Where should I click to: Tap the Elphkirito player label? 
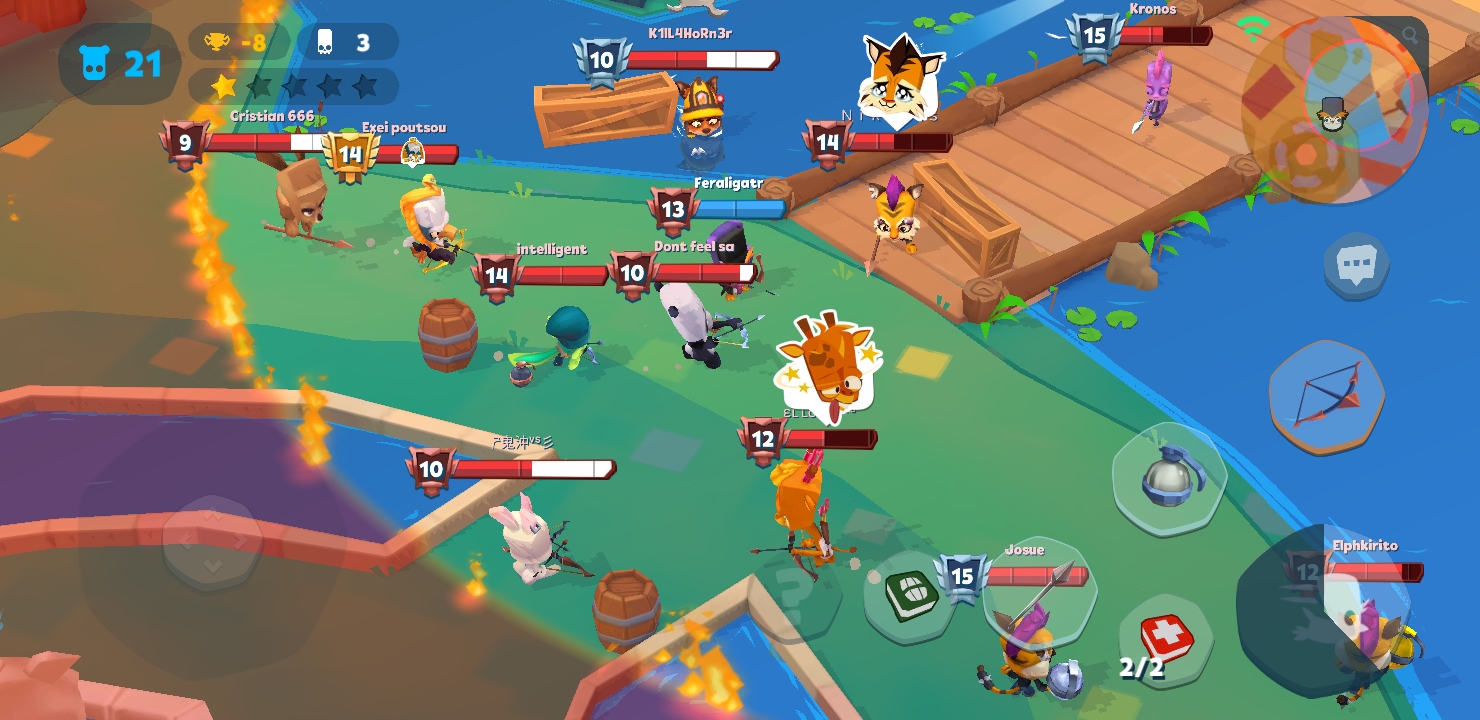point(1368,544)
